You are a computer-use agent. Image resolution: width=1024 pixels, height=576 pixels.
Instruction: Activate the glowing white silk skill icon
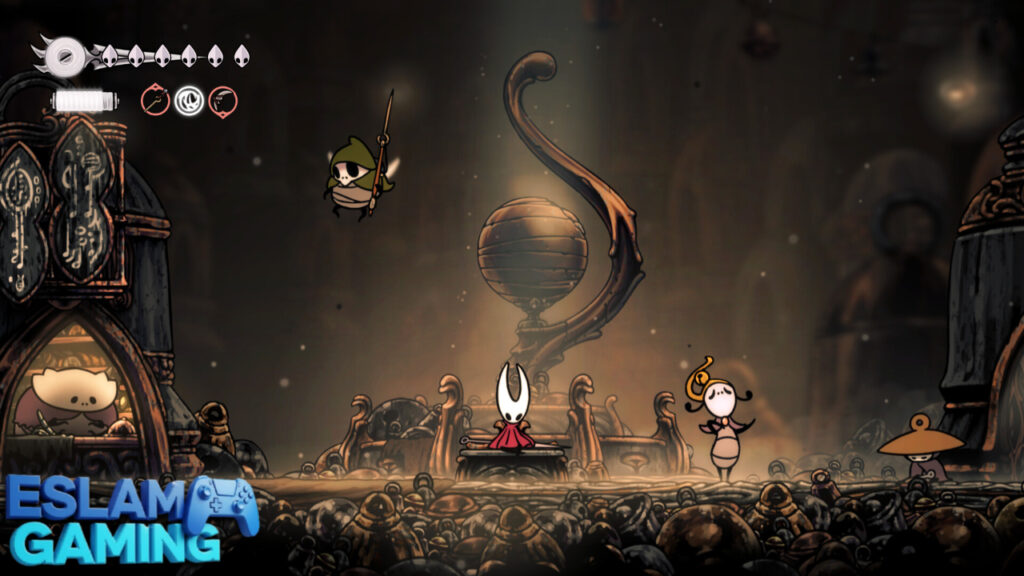coord(189,100)
